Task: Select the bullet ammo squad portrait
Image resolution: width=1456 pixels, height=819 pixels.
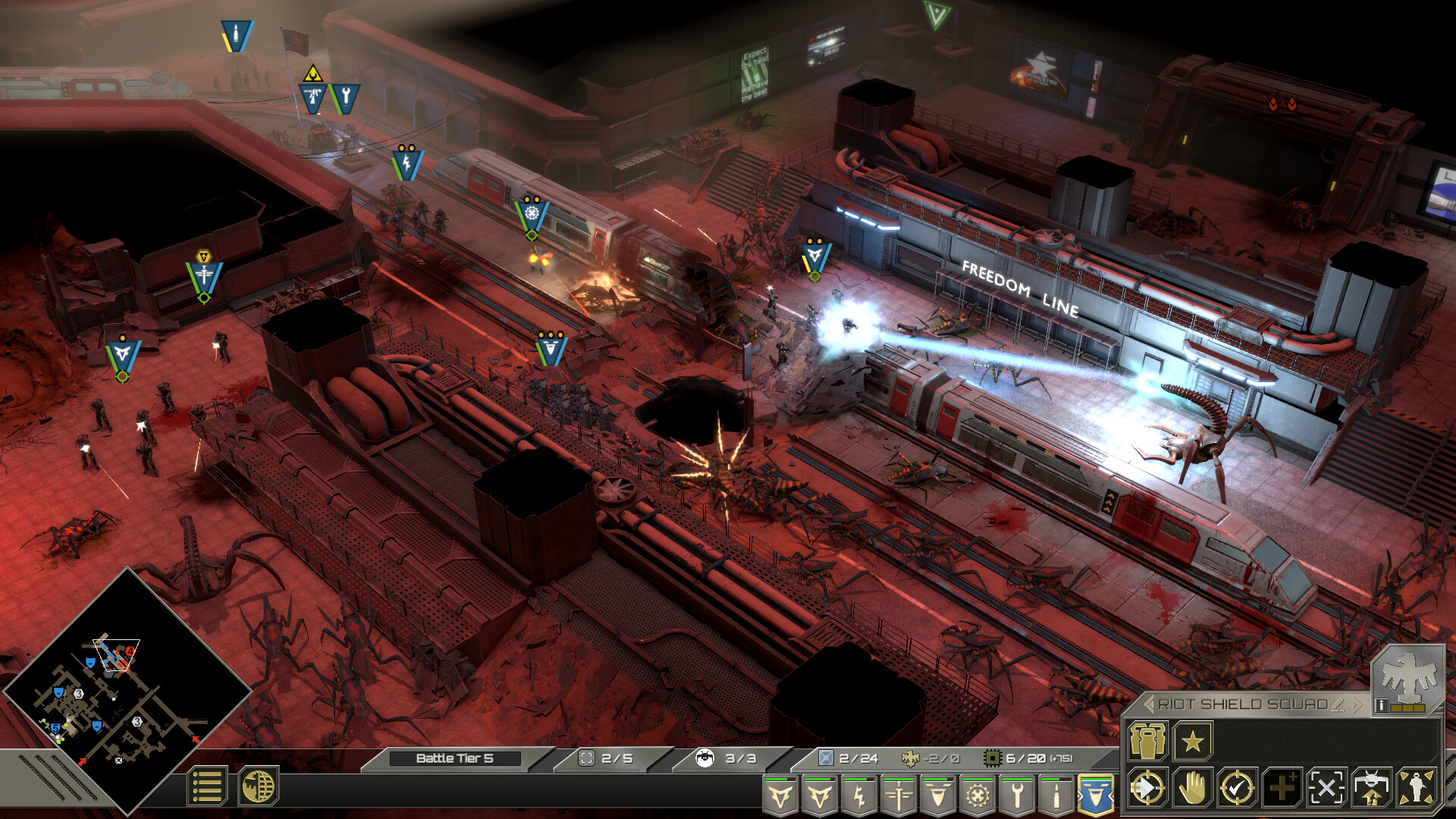Action: (x=1055, y=795)
